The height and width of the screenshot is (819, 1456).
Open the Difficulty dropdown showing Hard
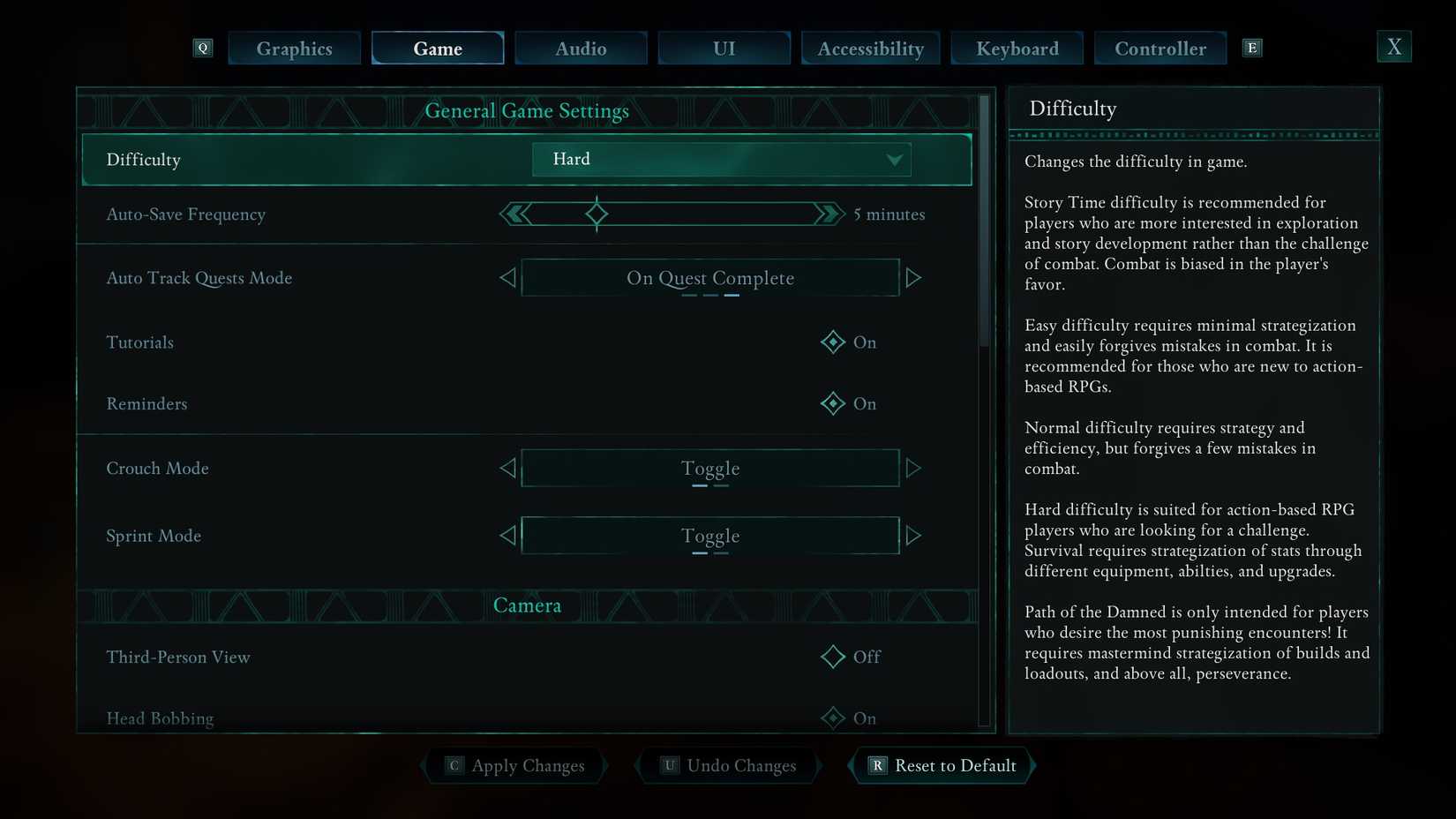721,160
